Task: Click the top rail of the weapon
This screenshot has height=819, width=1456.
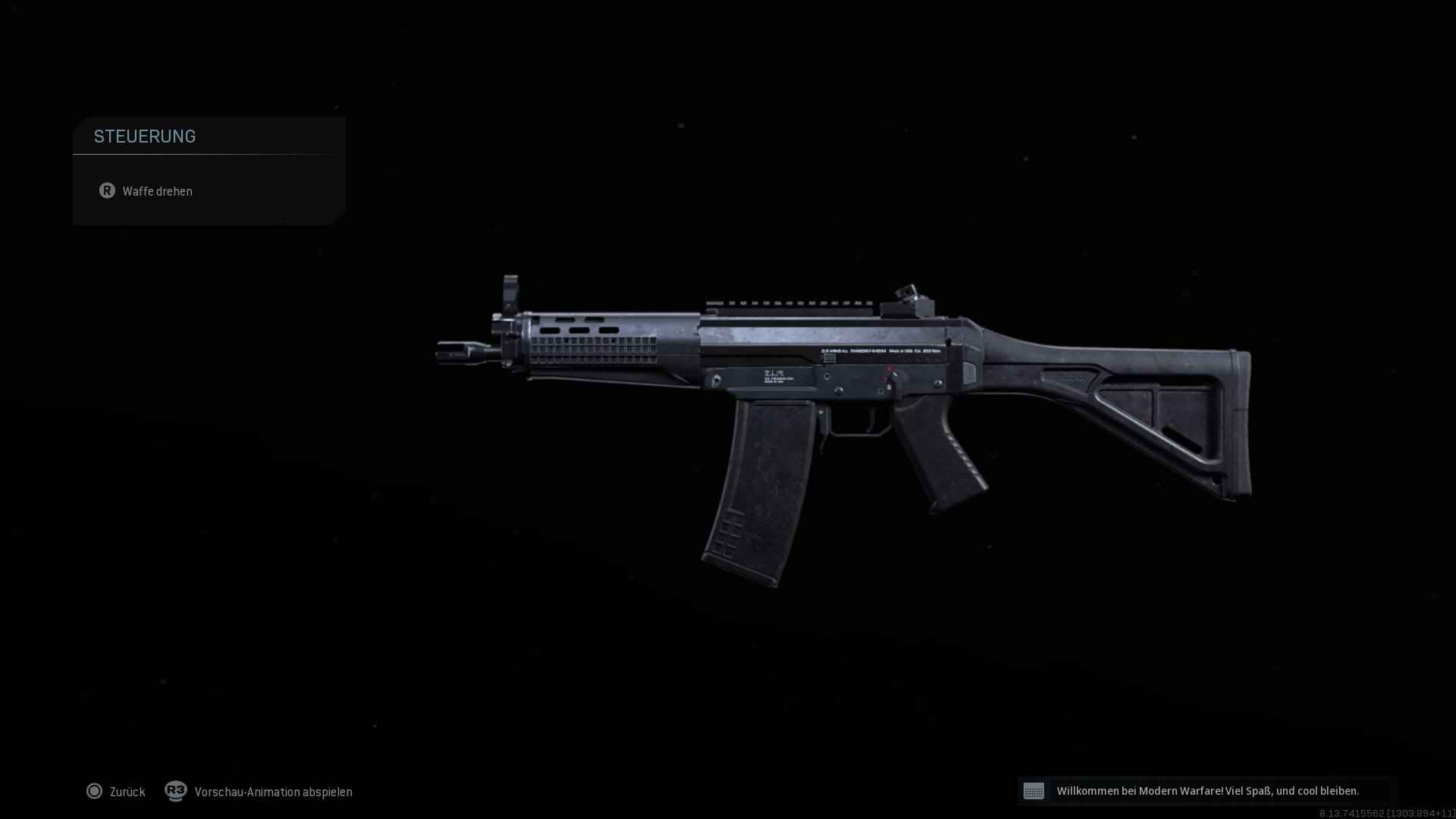Action: pos(789,302)
